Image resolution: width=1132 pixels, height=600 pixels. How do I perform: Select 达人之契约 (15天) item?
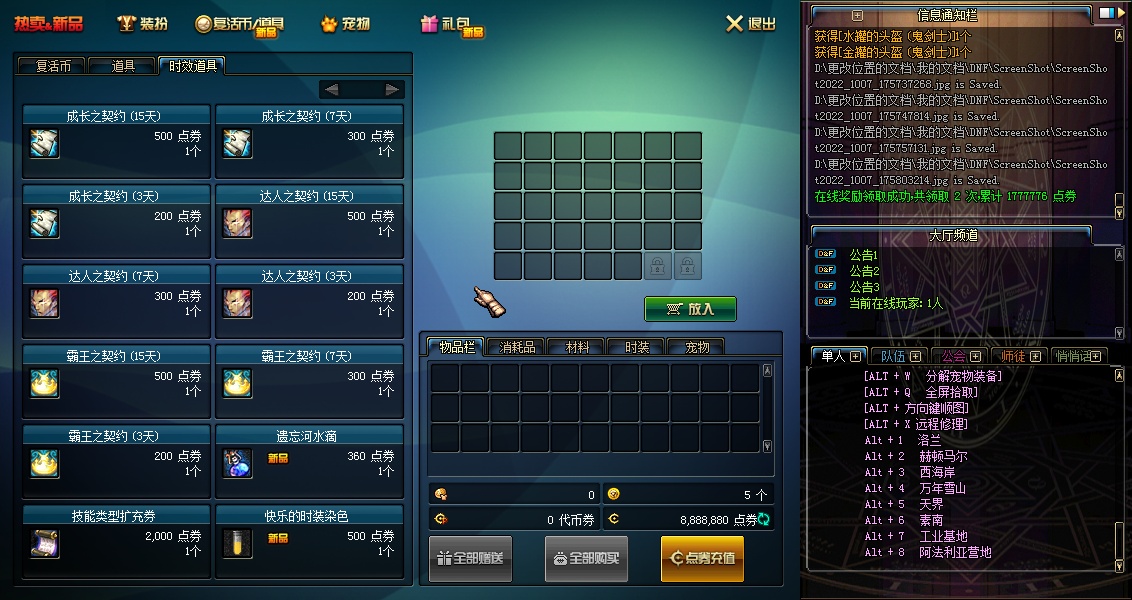click(309, 221)
